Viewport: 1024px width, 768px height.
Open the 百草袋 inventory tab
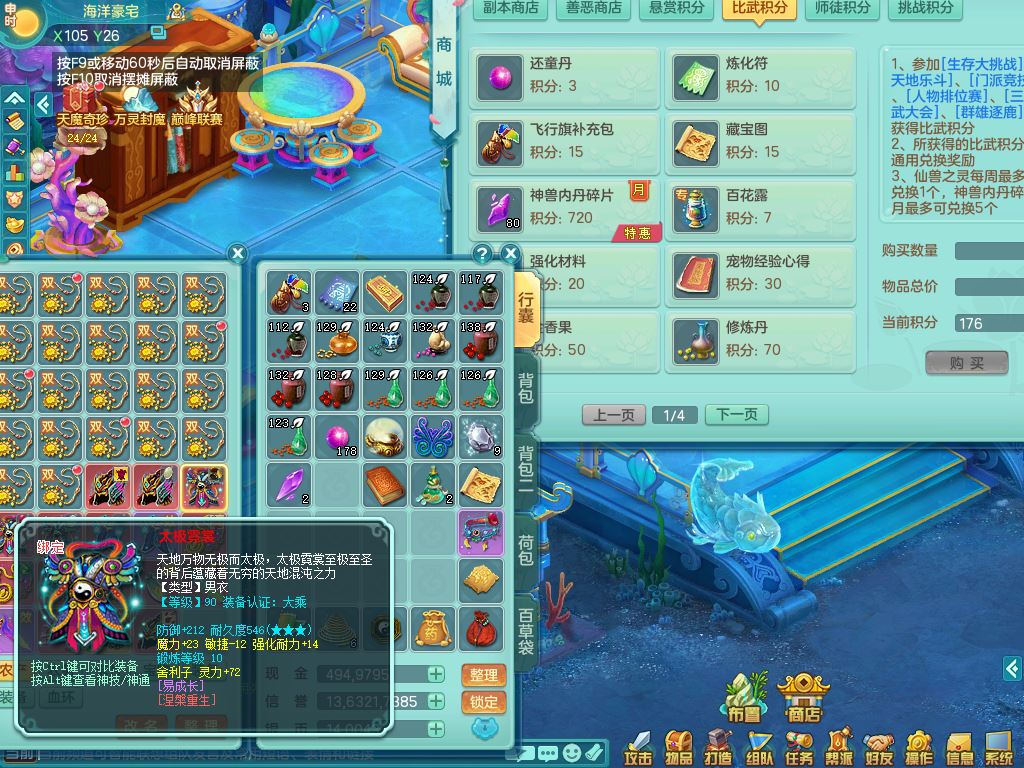(526, 632)
